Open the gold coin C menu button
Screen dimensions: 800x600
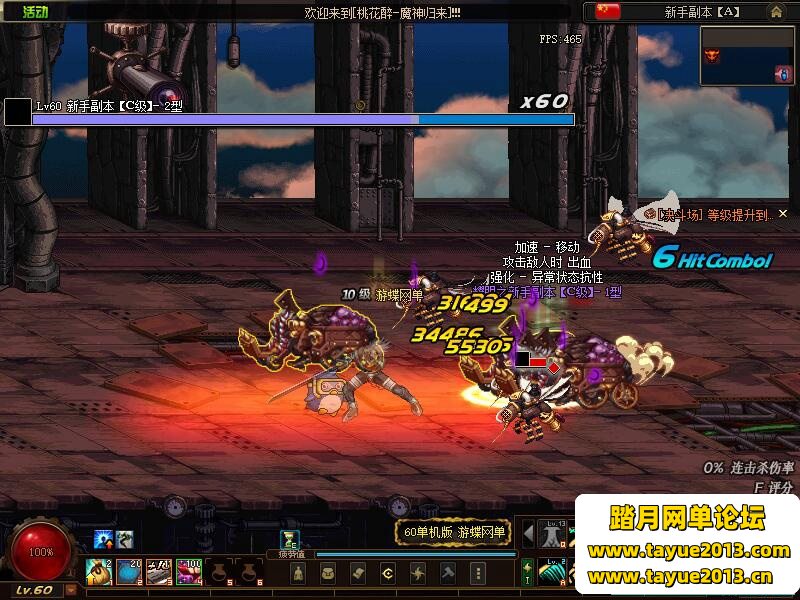click(388, 573)
